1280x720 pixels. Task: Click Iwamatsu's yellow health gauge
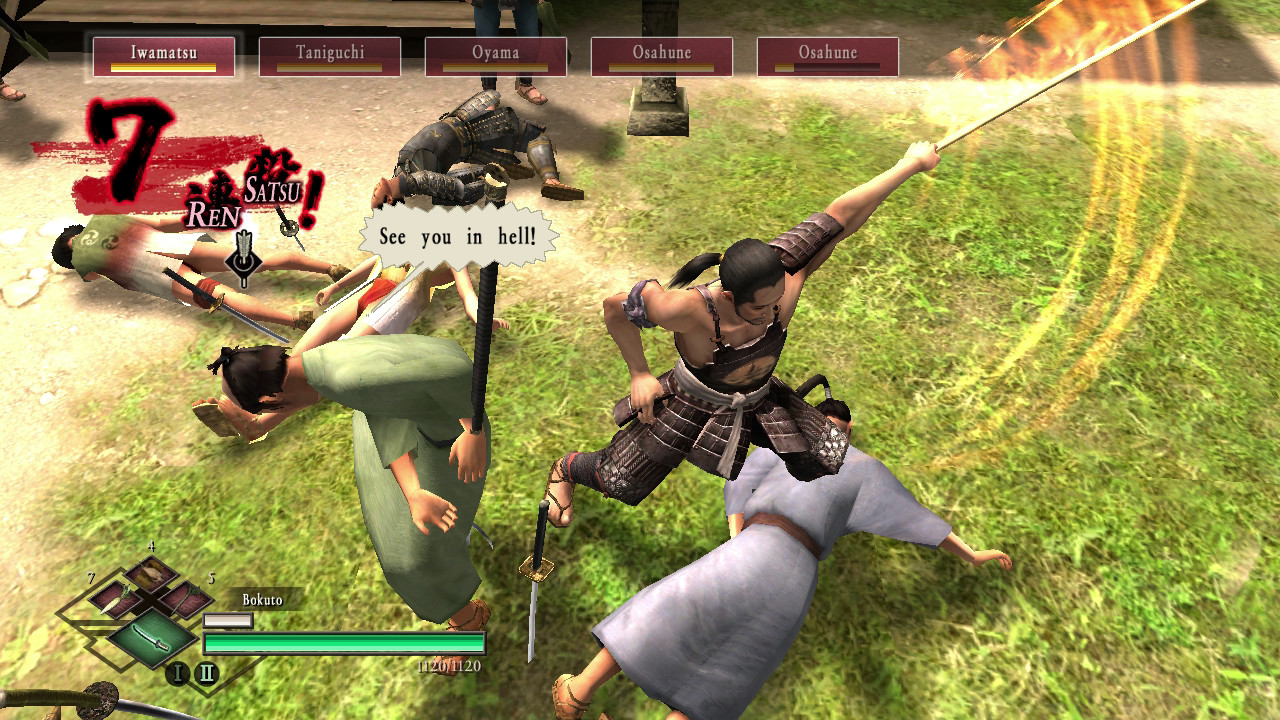coord(163,66)
